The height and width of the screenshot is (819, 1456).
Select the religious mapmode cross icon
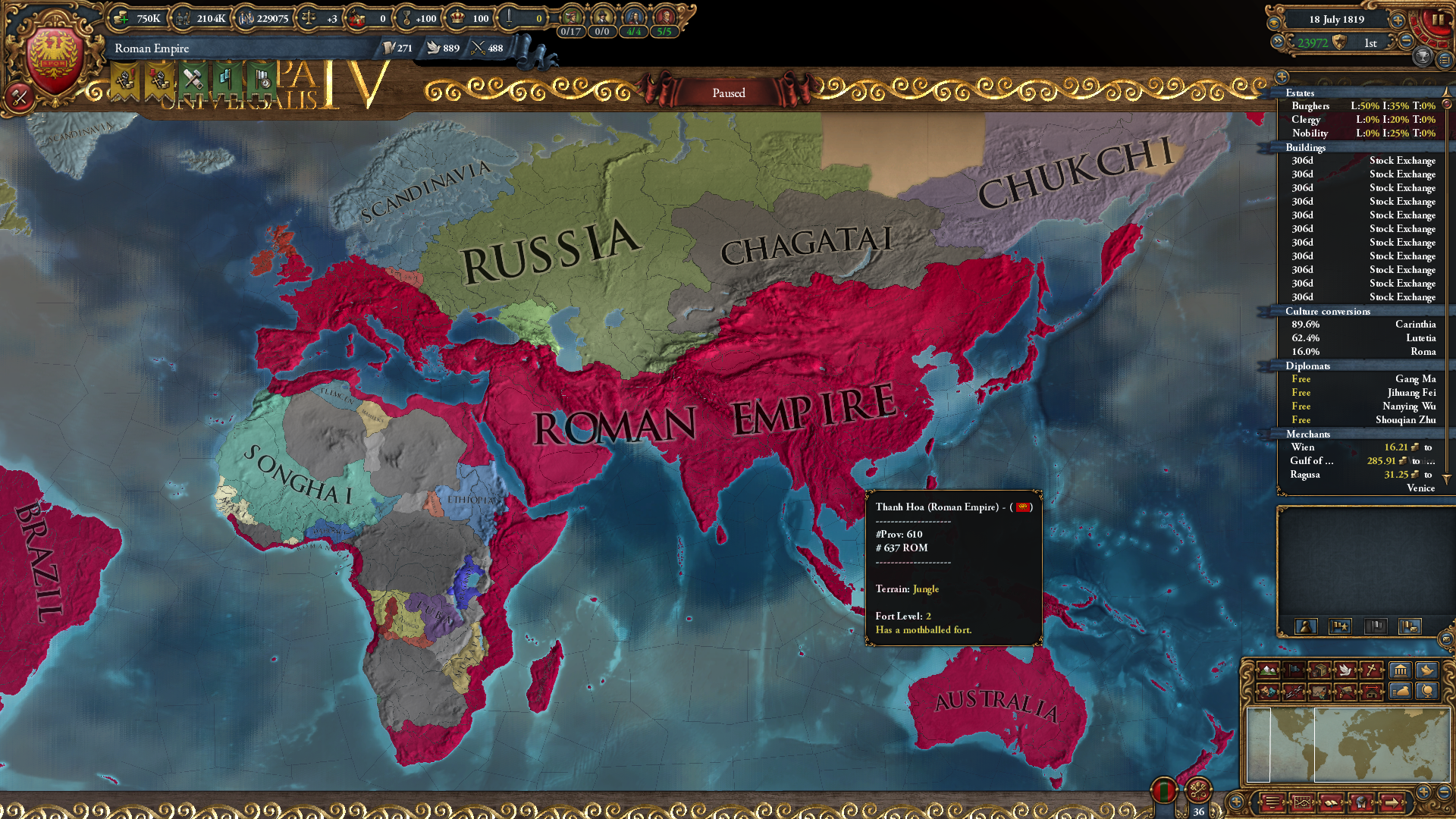[x=1371, y=670]
